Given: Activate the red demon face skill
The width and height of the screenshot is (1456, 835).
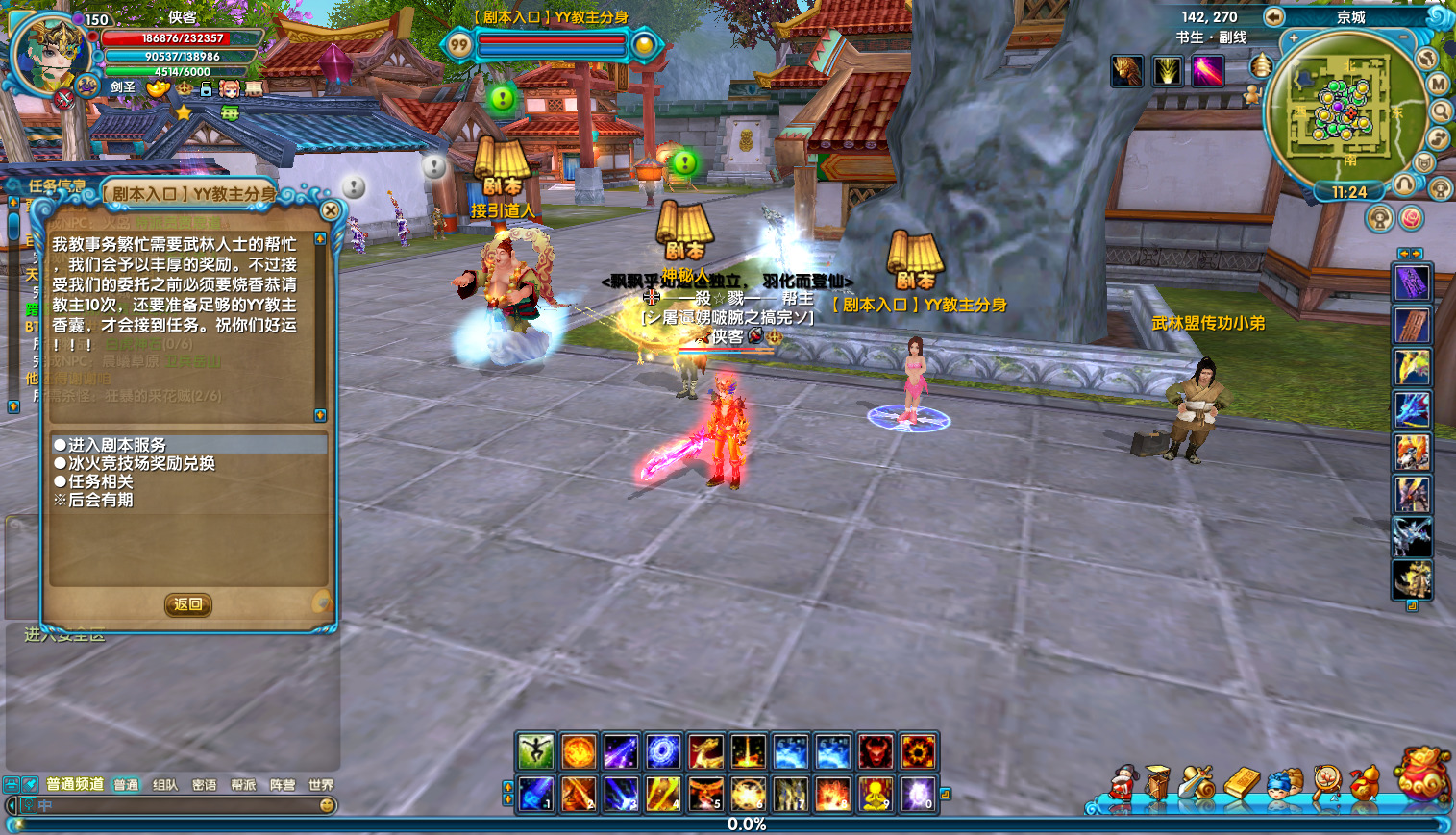Looking at the screenshot, I should pyautogui.click(x=875, y=752).
